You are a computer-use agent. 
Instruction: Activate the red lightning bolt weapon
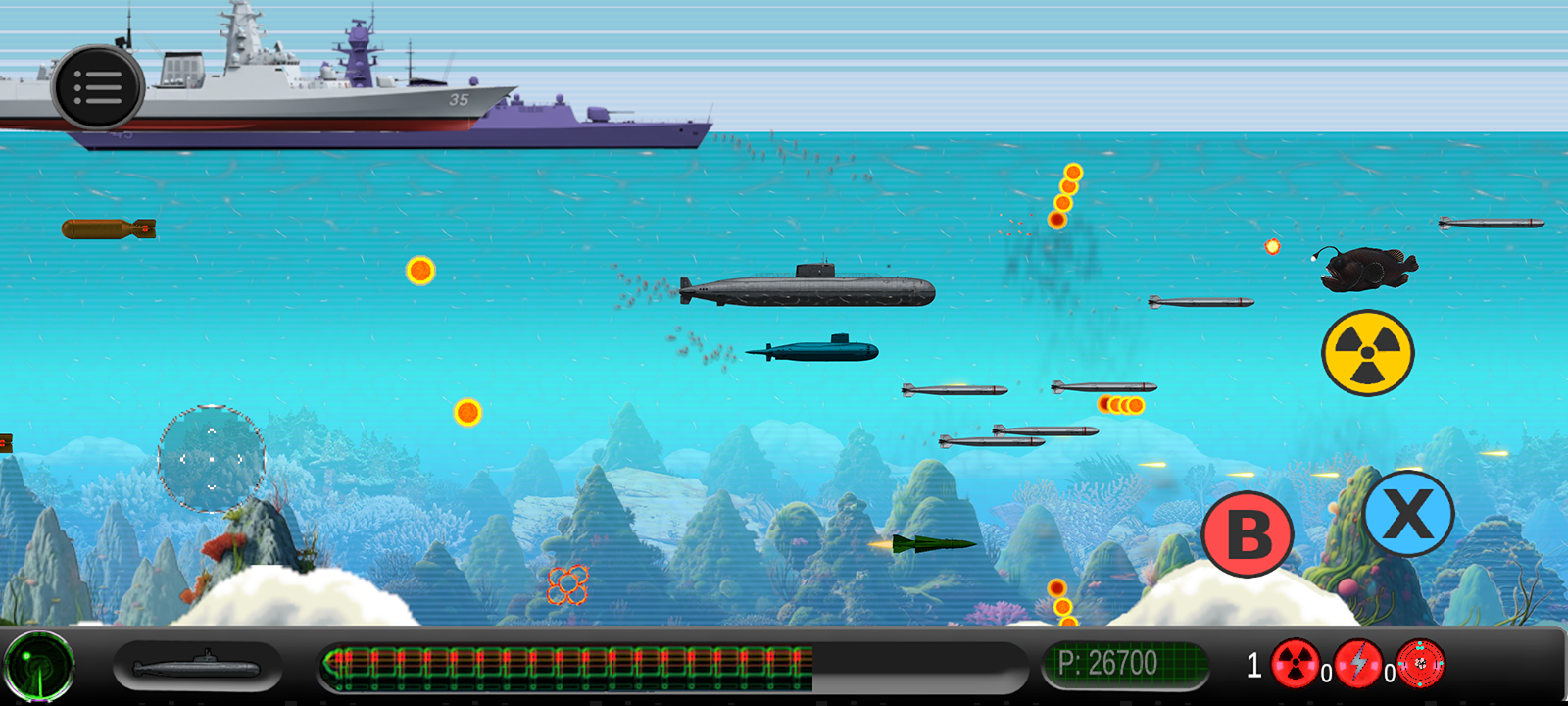point(1358,664)
